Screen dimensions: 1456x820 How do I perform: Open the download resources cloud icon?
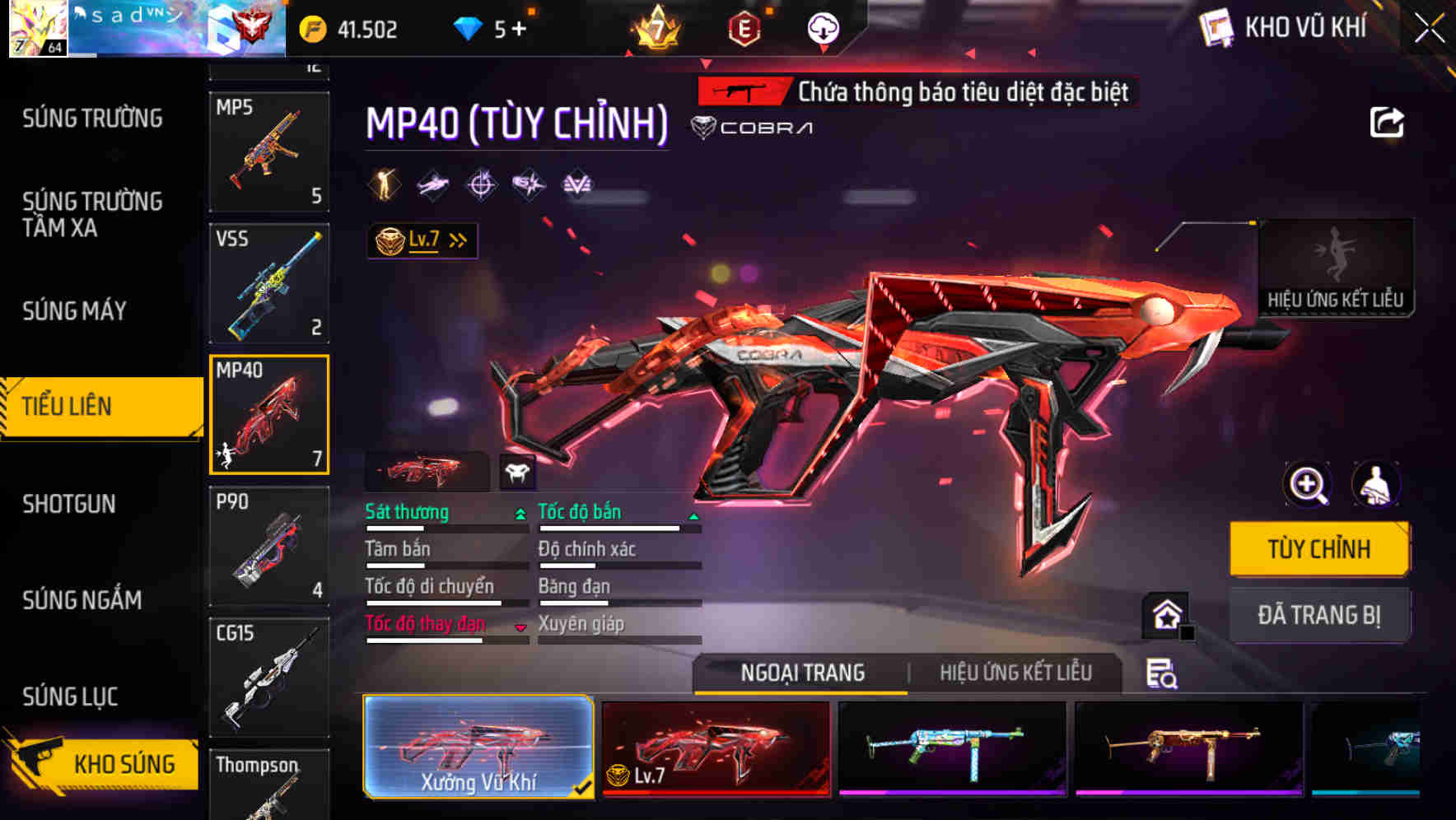click(822, 28)
